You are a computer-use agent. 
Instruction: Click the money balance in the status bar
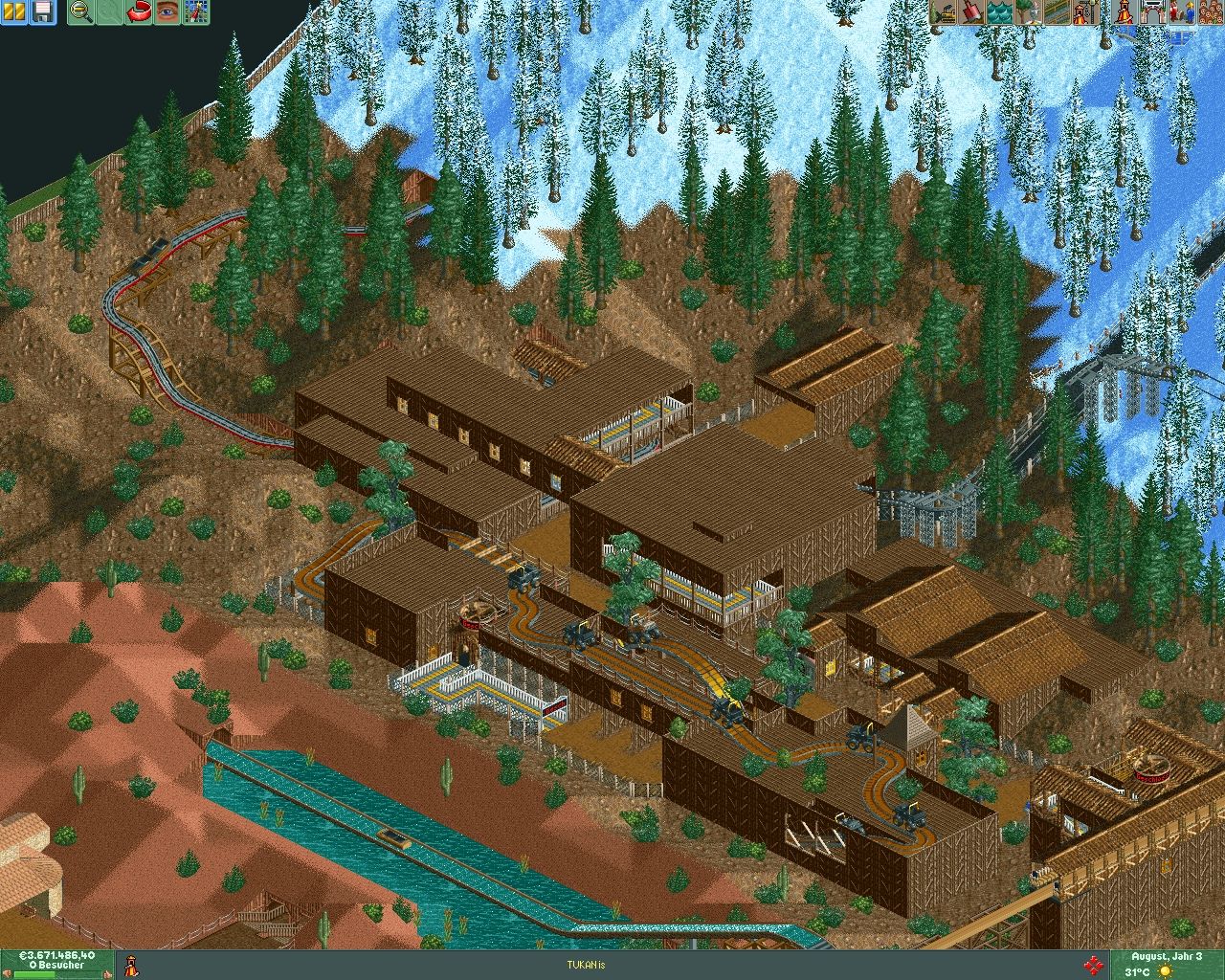coord(59,955)
